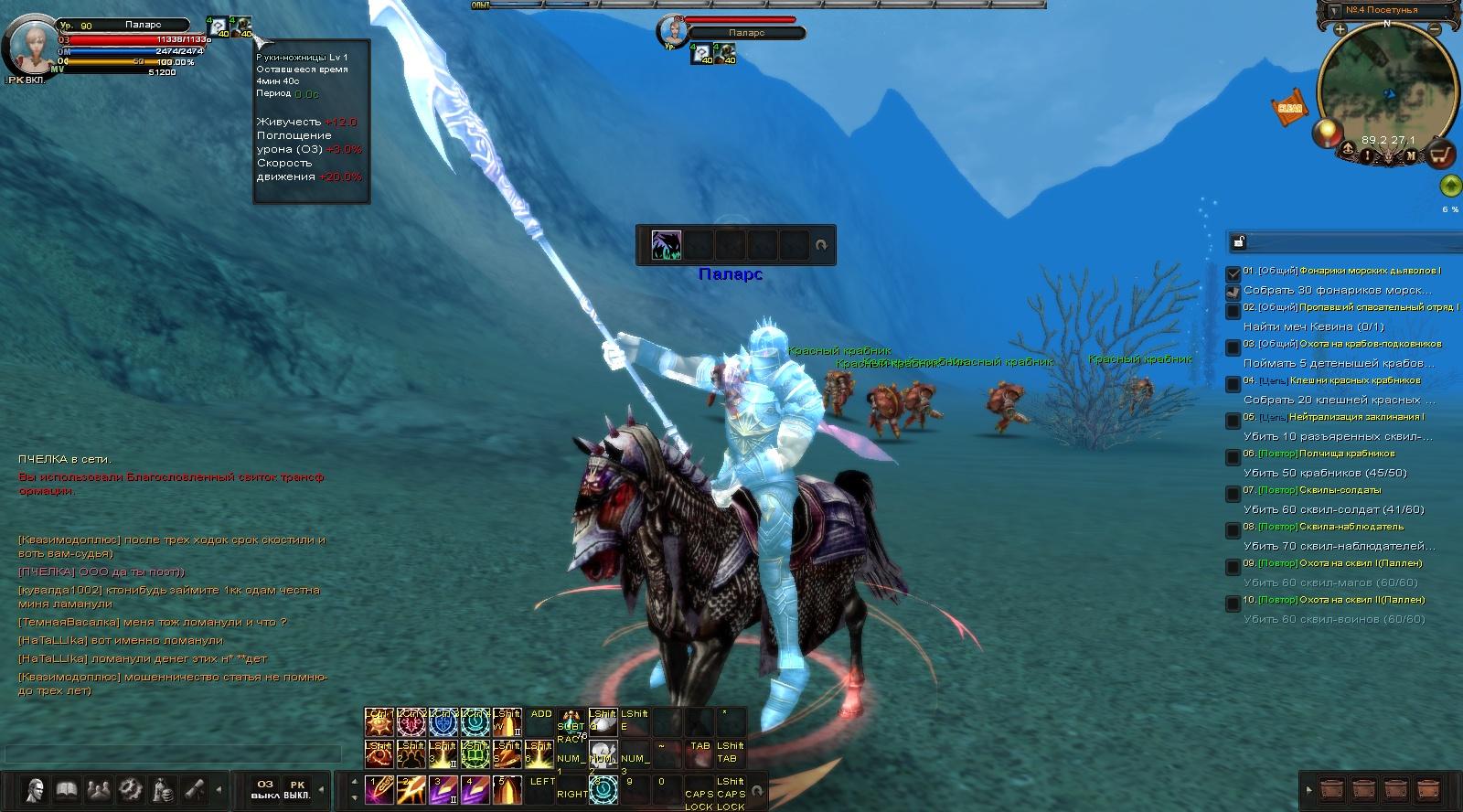
Task: Zoom in the minimap with the plus button
Action: tap(1340, 29)
